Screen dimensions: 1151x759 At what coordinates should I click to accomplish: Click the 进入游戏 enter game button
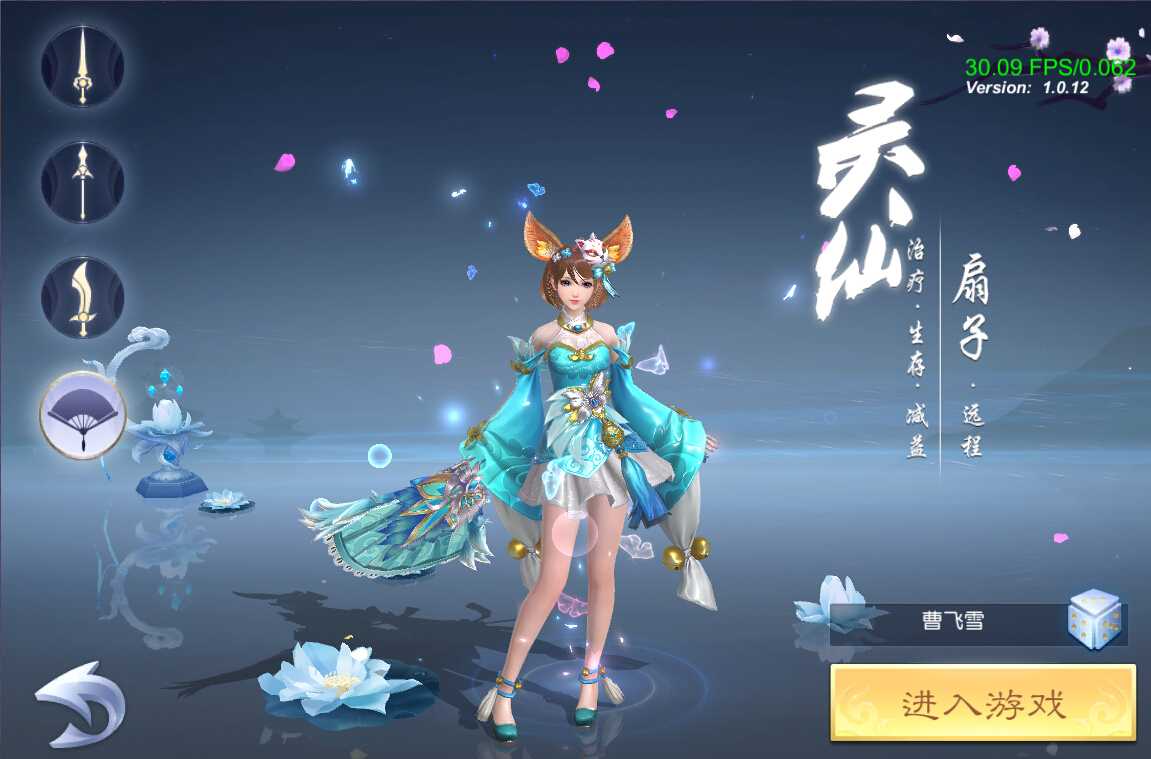point(983,705)
